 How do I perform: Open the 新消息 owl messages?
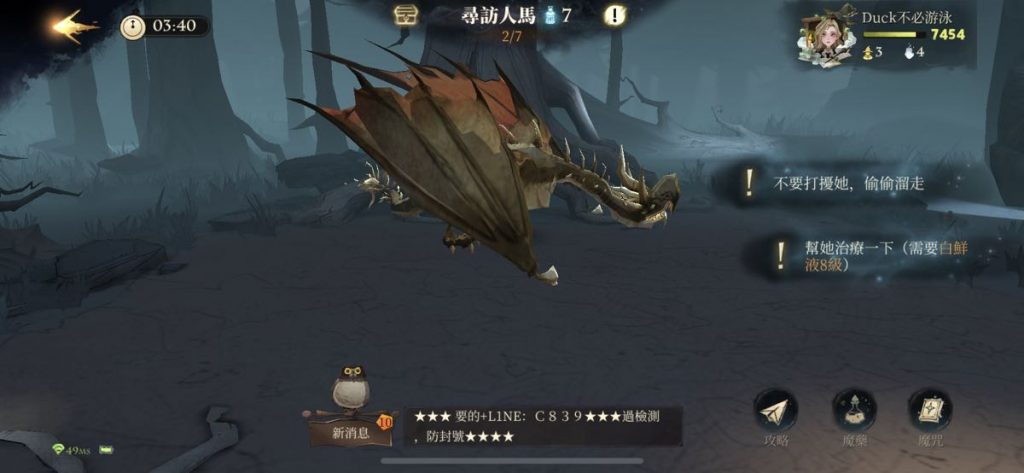[x=352, y=405]
